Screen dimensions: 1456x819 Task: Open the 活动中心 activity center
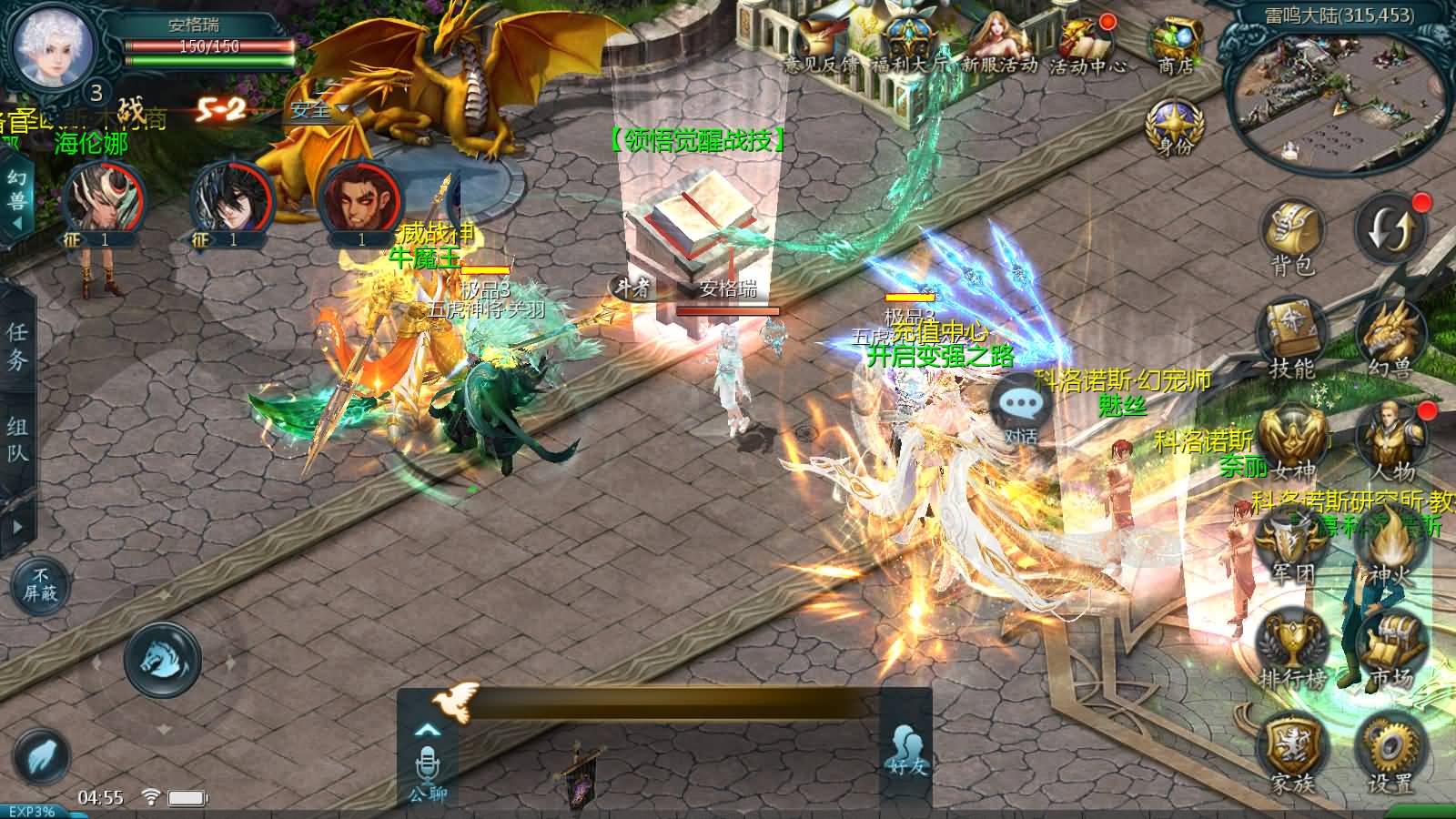(1087, 44)
